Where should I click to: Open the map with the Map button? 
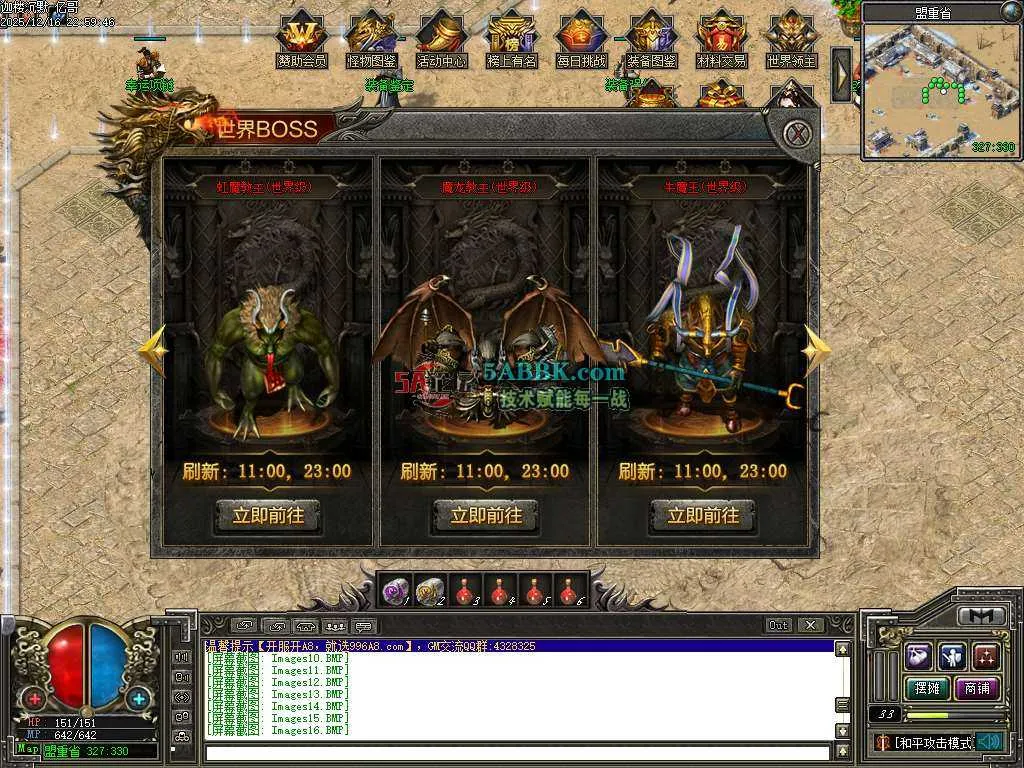[x=28, y=749]
